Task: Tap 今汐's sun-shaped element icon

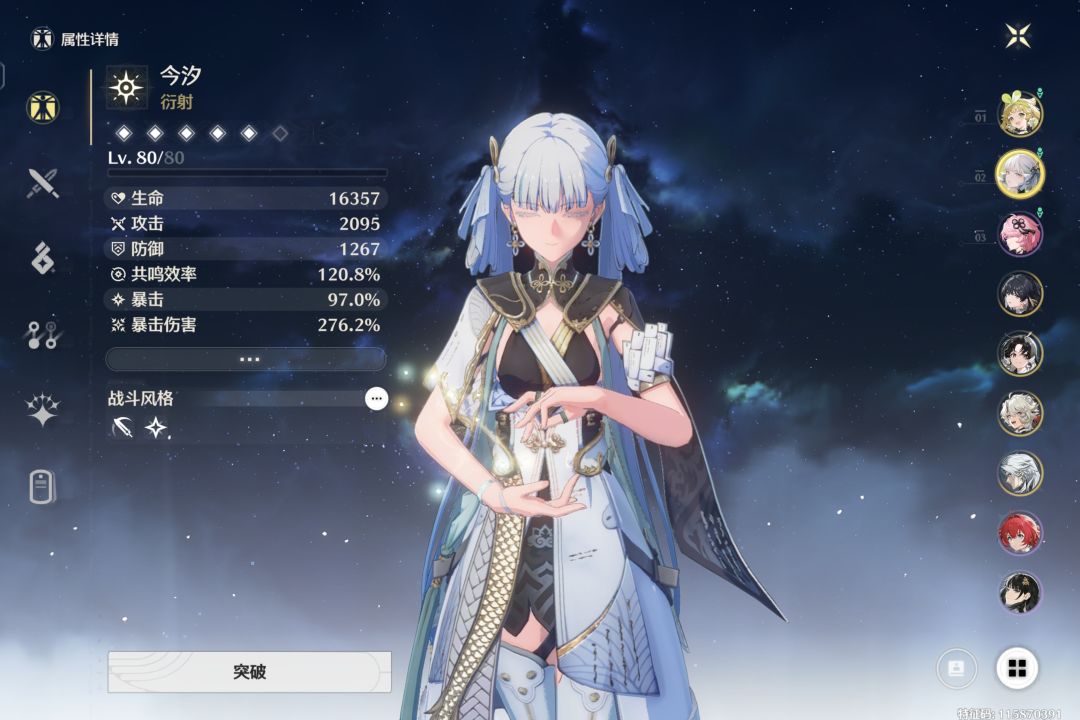Action: (127, 87)
